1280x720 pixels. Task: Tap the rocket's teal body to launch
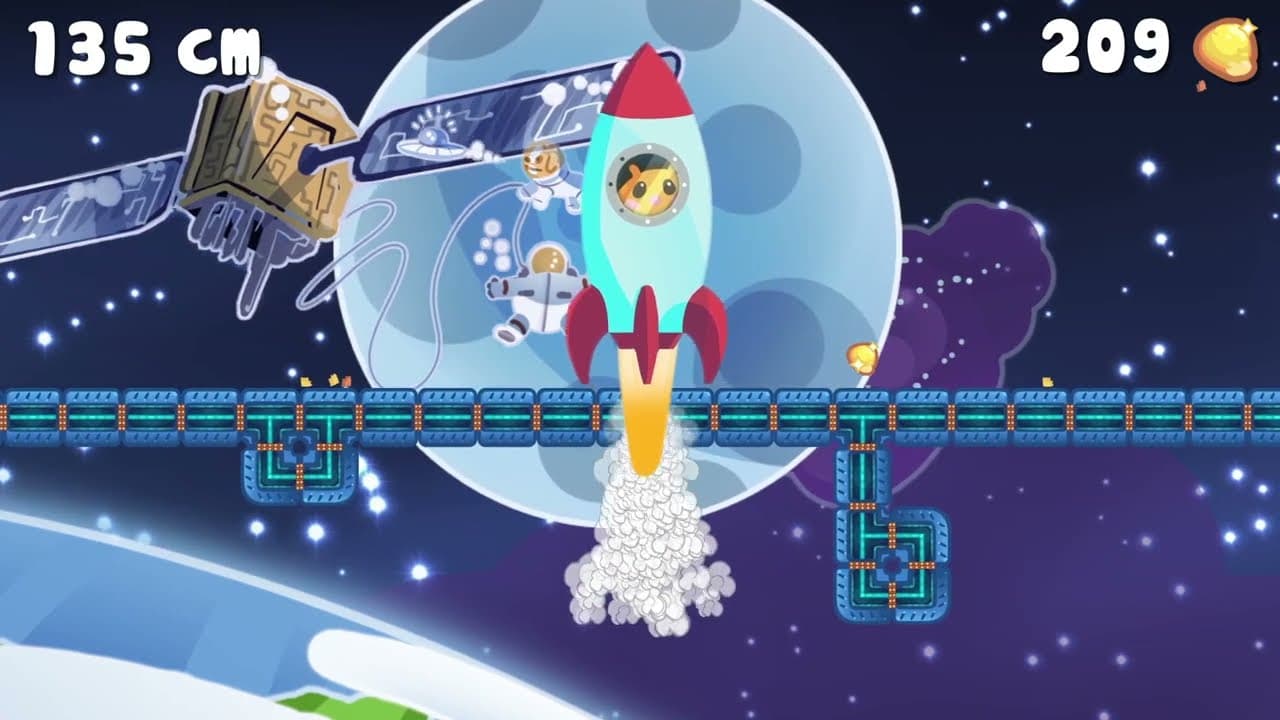645,250
